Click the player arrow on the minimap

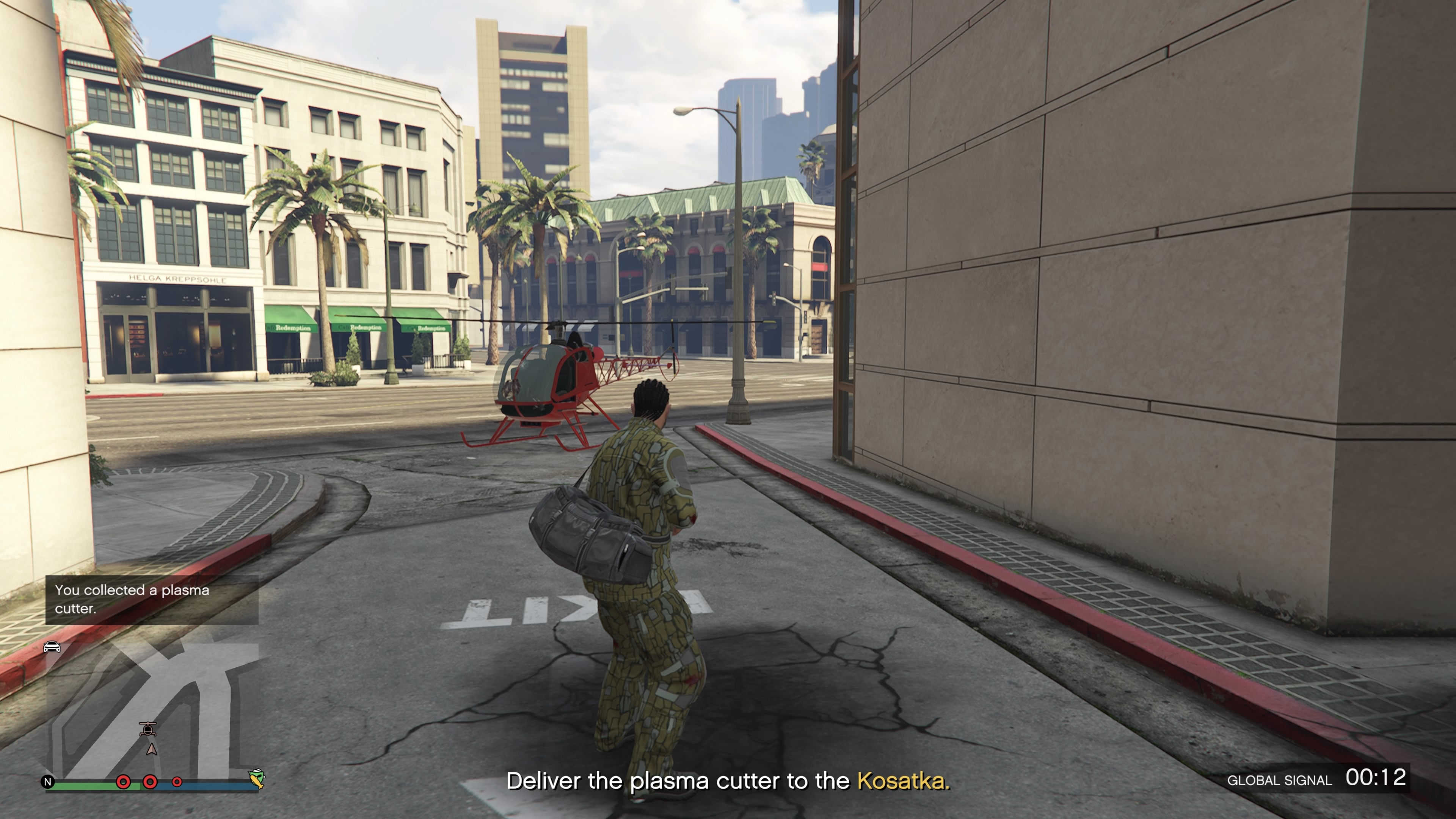(x=152, y=750)
